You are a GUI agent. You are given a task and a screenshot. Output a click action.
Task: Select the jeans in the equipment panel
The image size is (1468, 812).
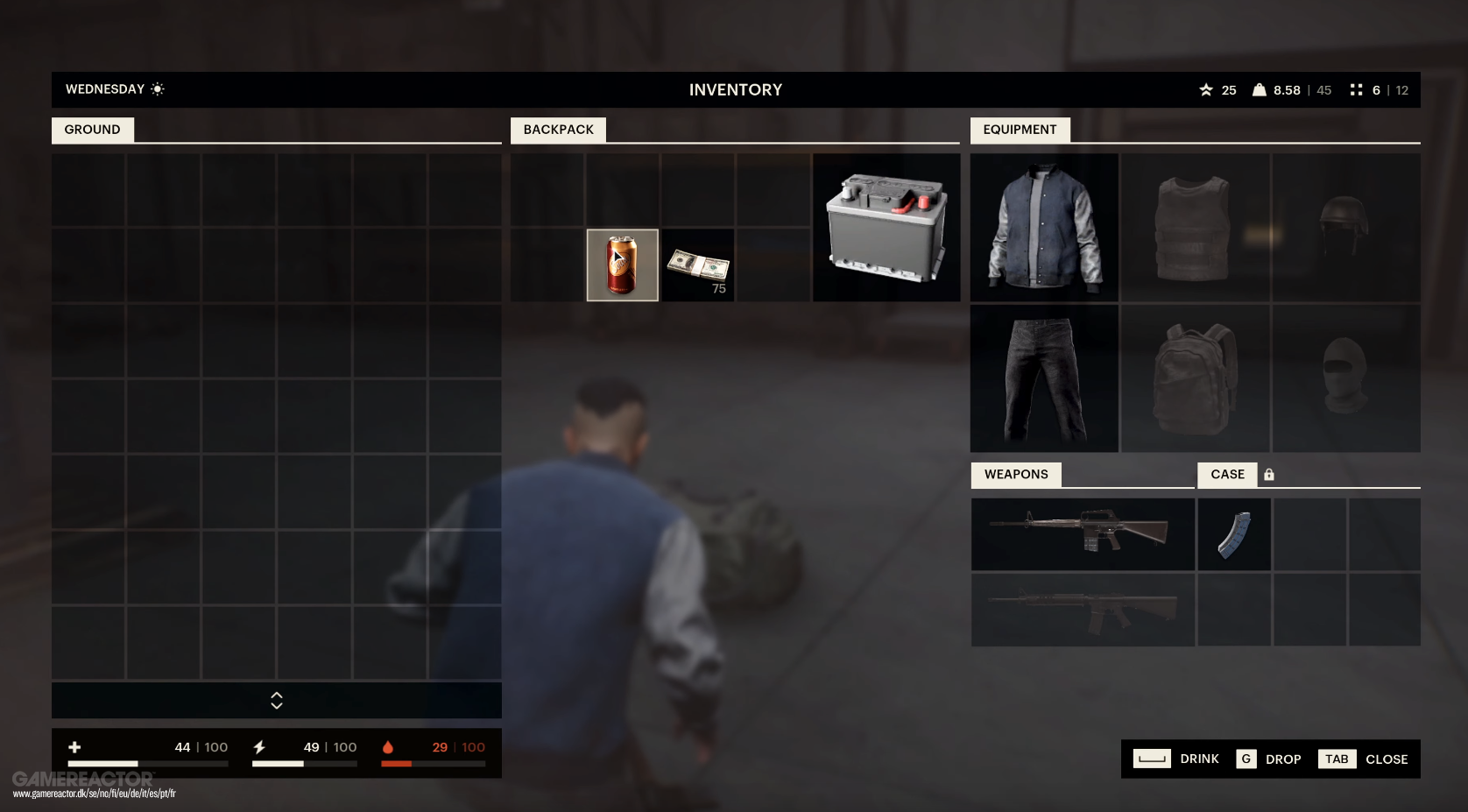1043,378
